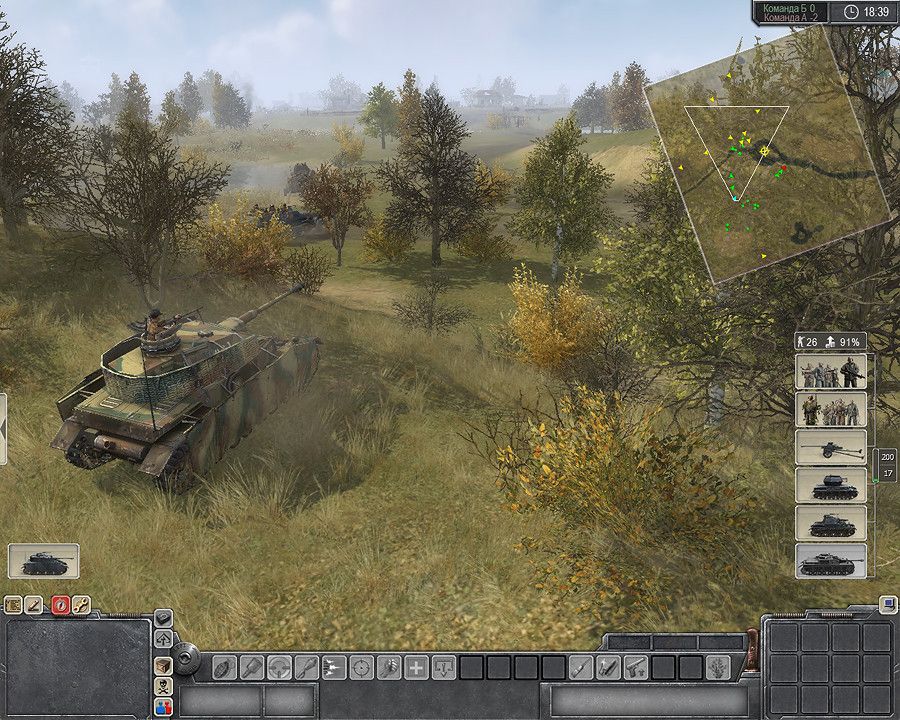The height and width of the screenshot is (720, 900).
Task: Click the pencil edit icon
Action: pyautogui.click(x=35, y=605)
